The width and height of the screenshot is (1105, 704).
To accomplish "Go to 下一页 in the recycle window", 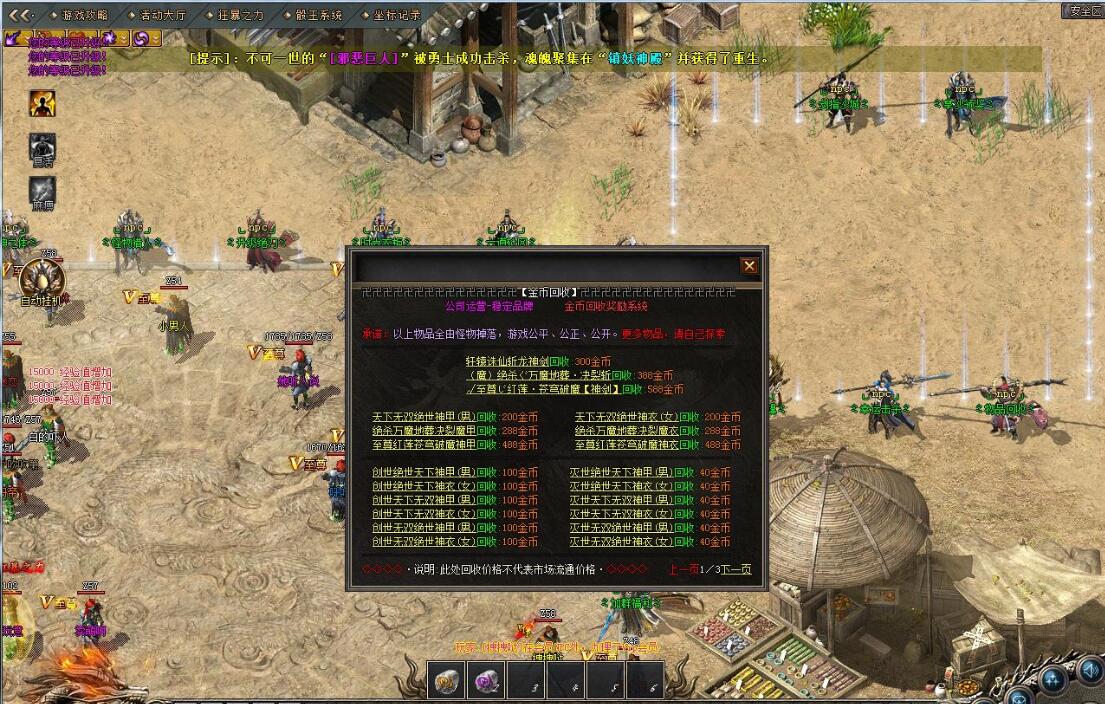I will pos(737,569).
